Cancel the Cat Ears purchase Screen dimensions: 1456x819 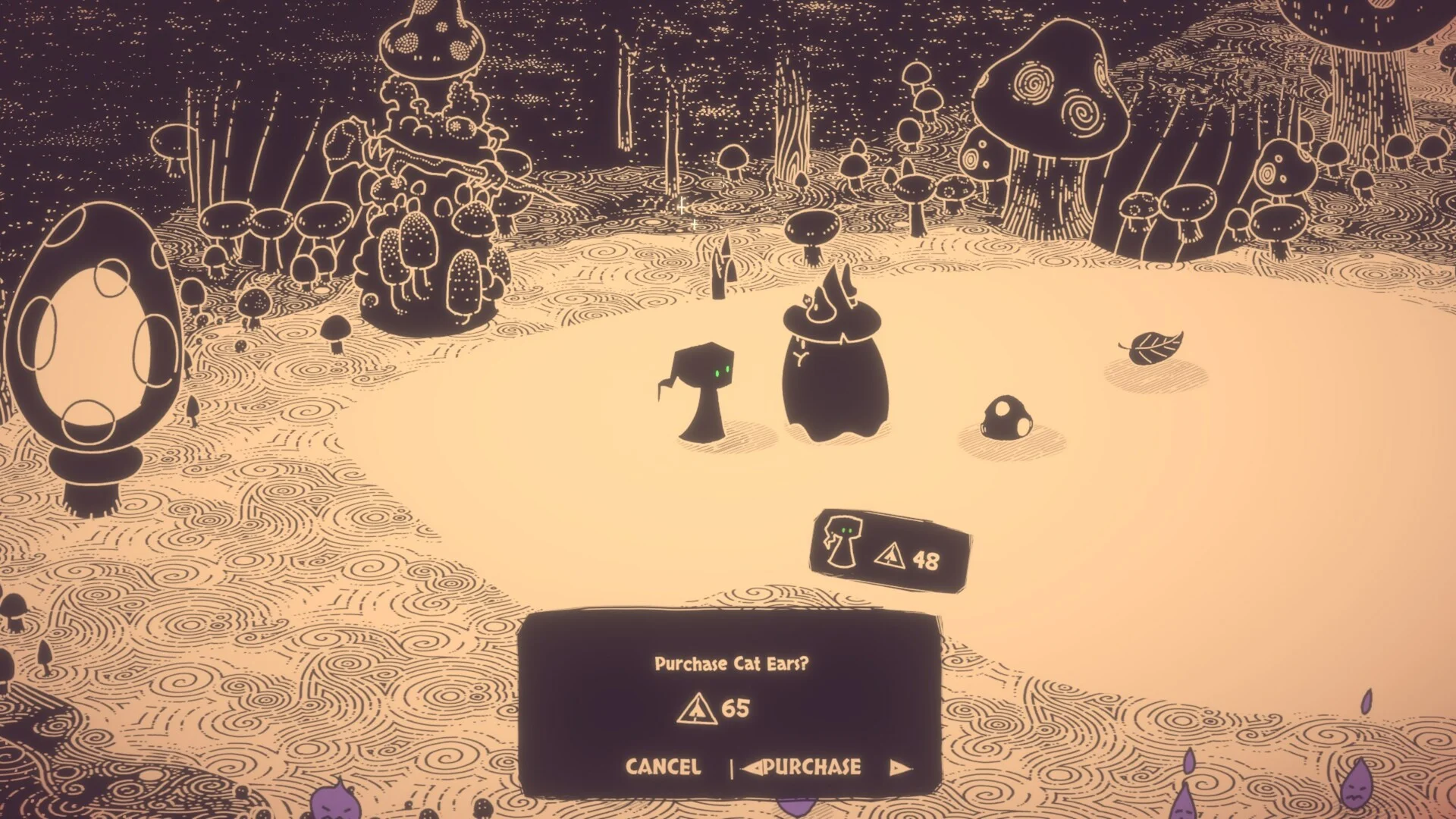point(663,767)
